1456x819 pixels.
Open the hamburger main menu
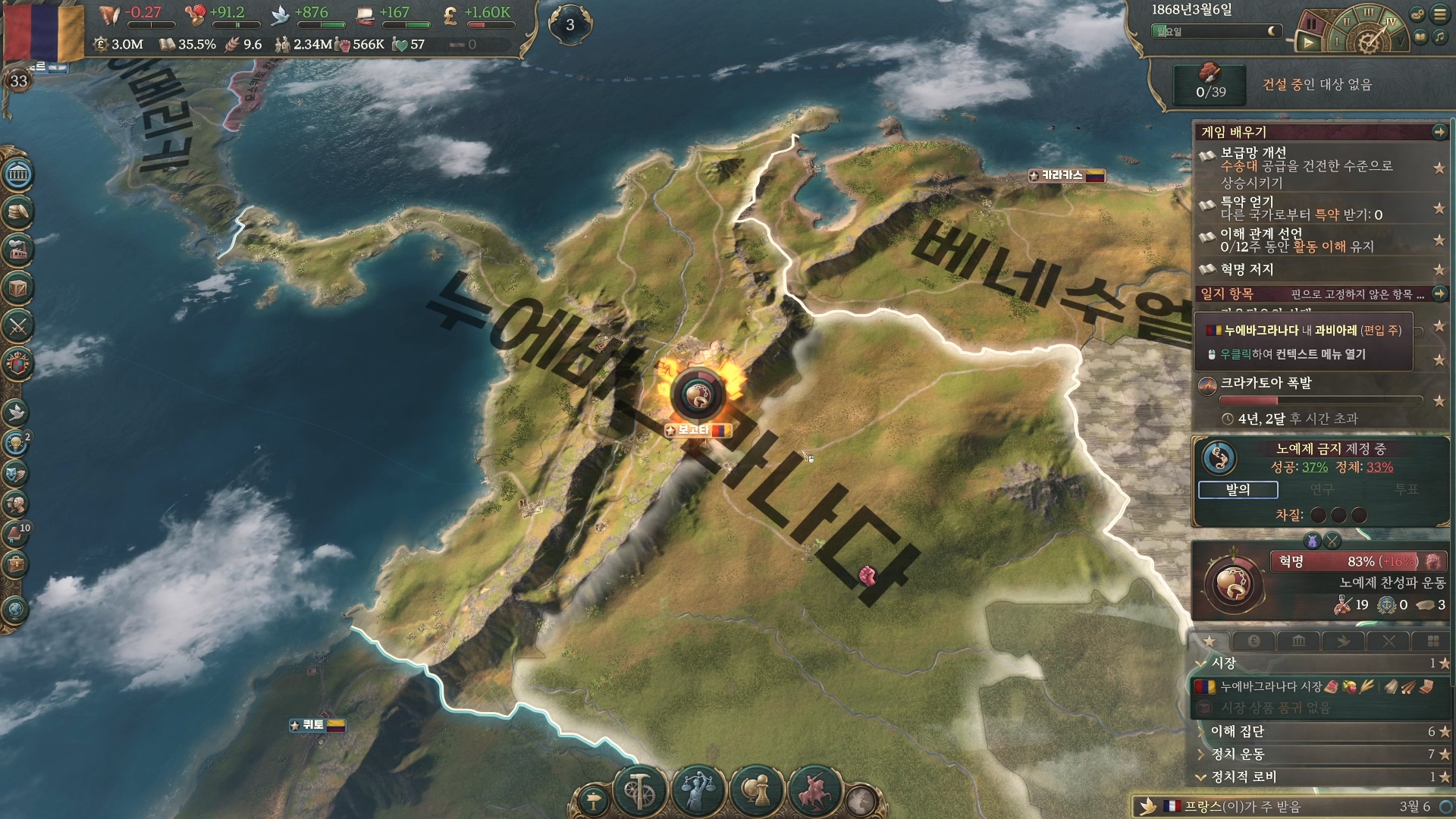click(1439, 14)
